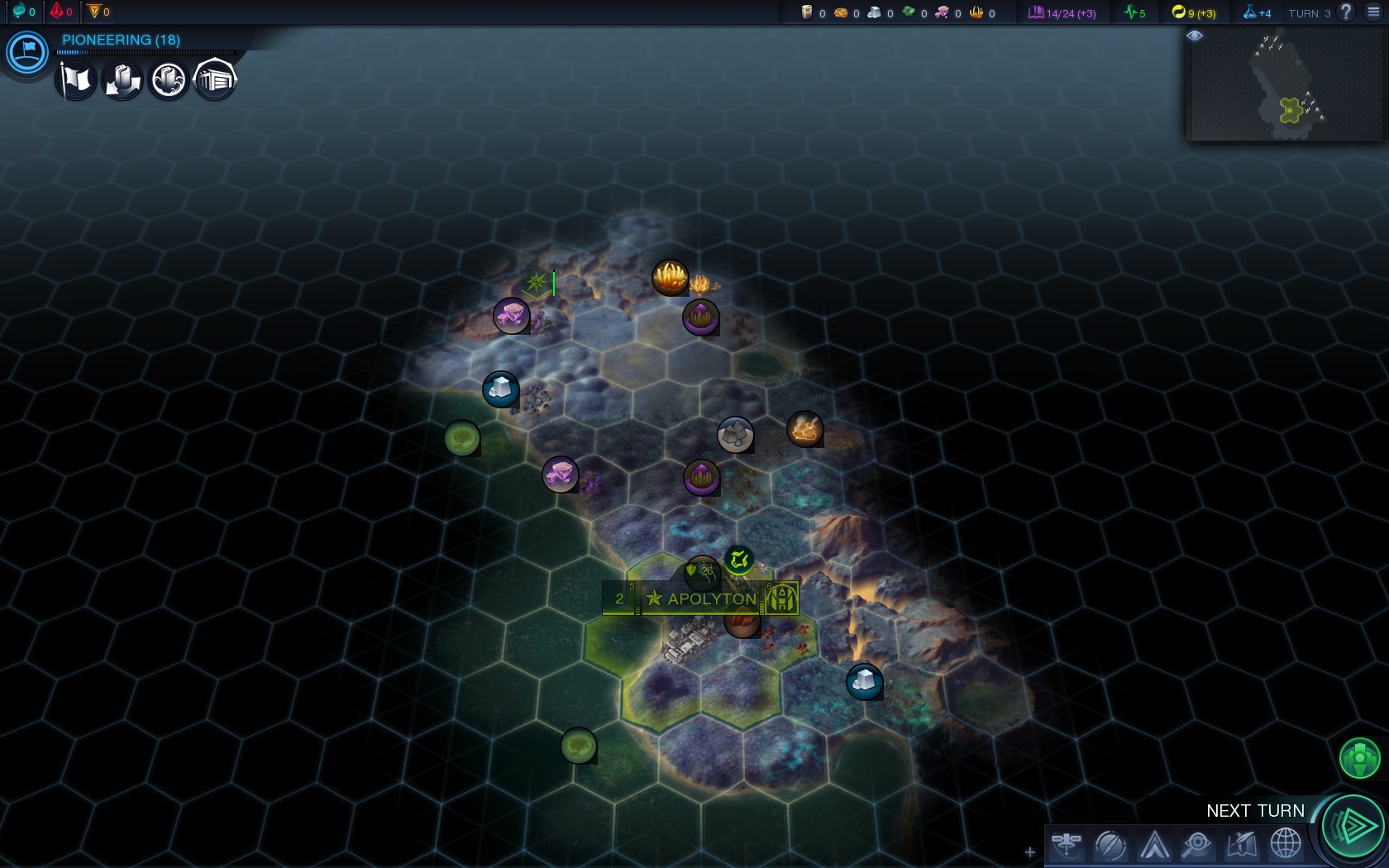
Task: Select the Apolyton city banner
Action: pos(711,599)
